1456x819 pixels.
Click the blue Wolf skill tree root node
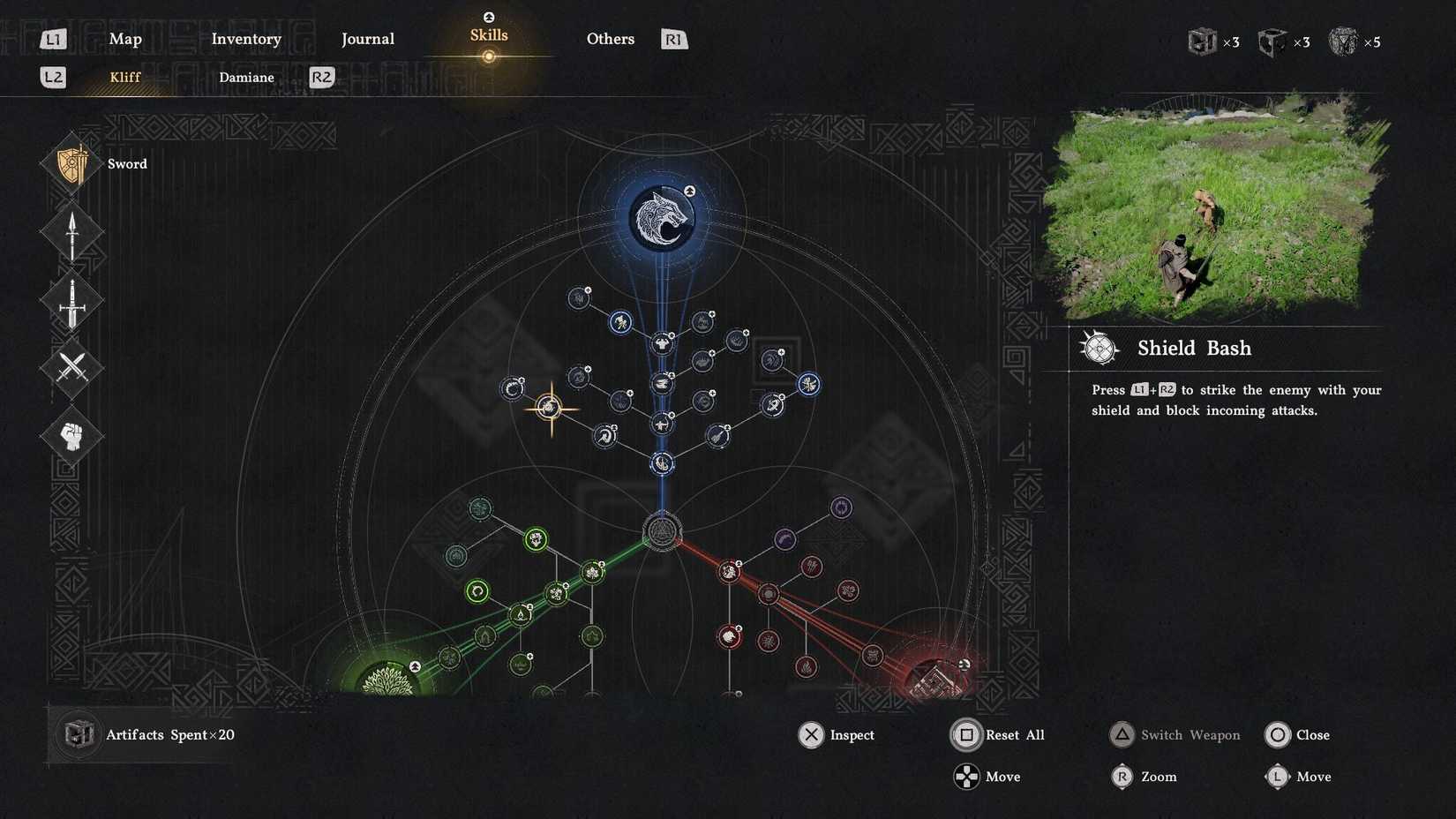coord(663,216)
